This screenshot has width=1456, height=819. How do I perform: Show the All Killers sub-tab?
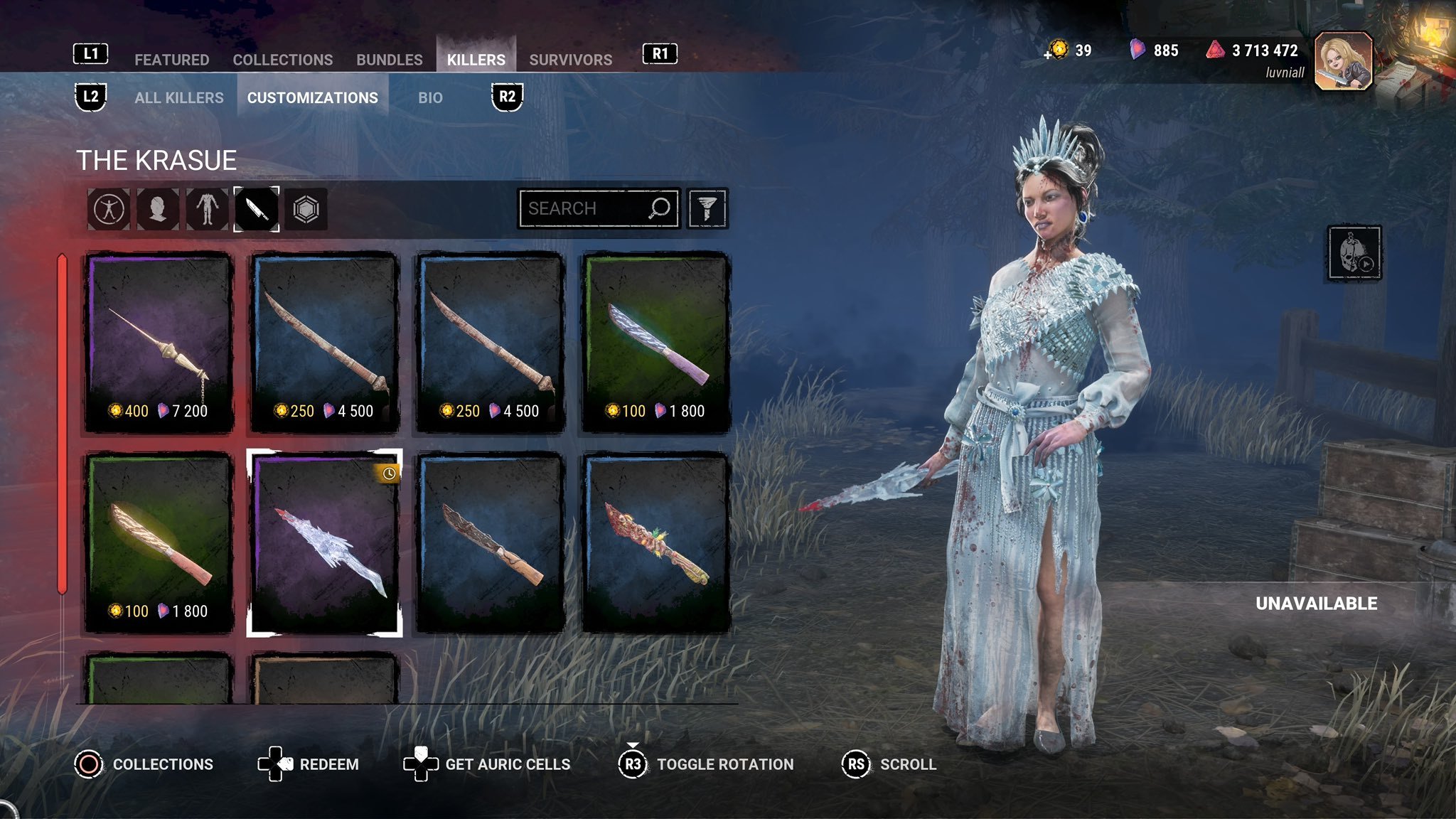pyautogui.click(x=178, y=97)
